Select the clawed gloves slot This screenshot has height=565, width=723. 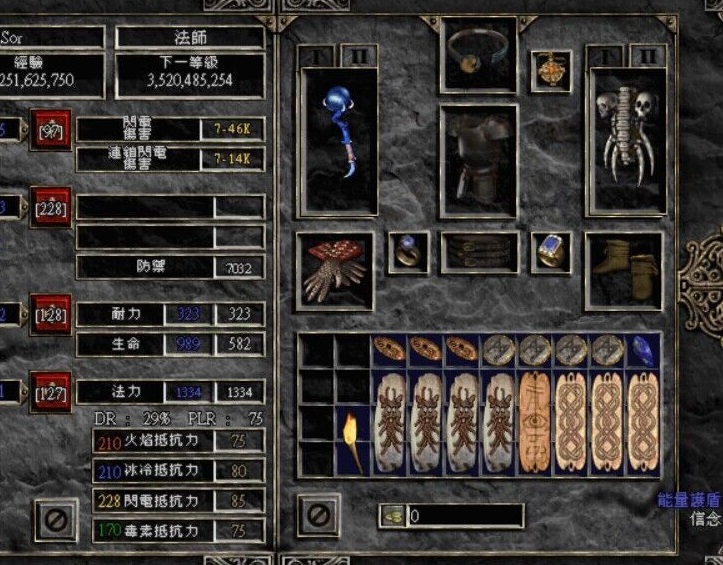[x=334, y=269]
